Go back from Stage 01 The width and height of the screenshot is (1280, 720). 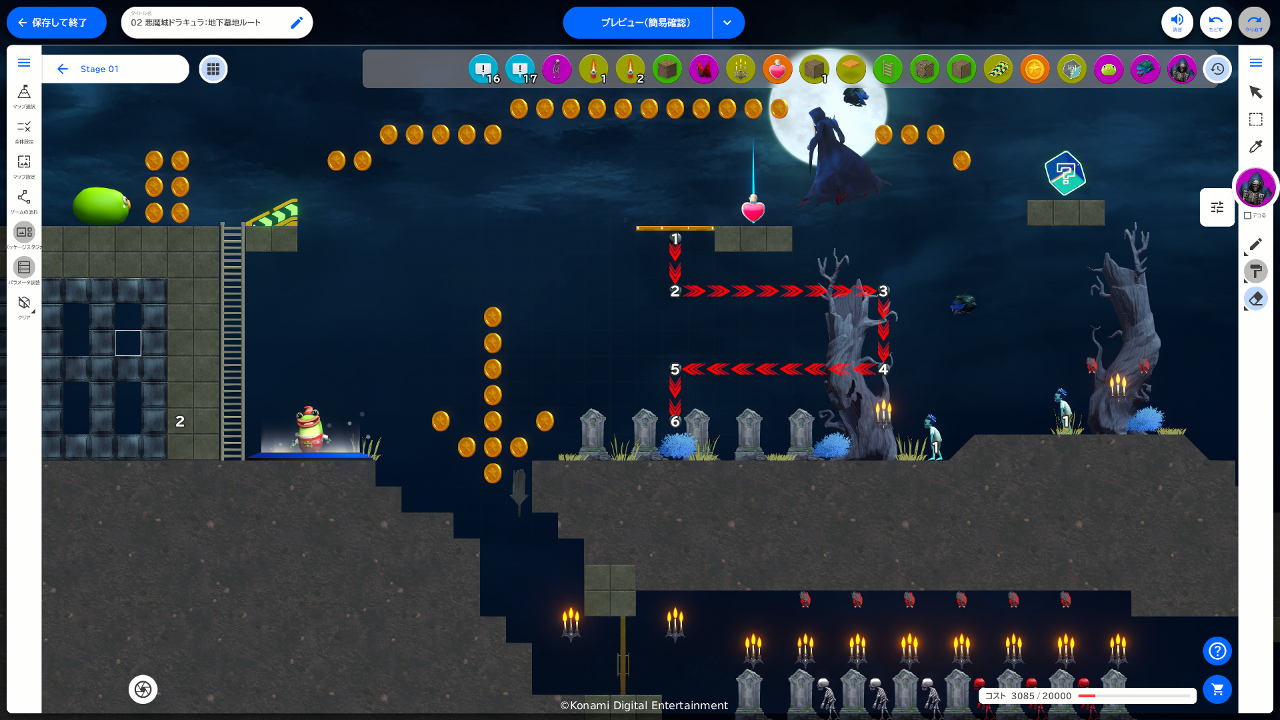(63, 69)
